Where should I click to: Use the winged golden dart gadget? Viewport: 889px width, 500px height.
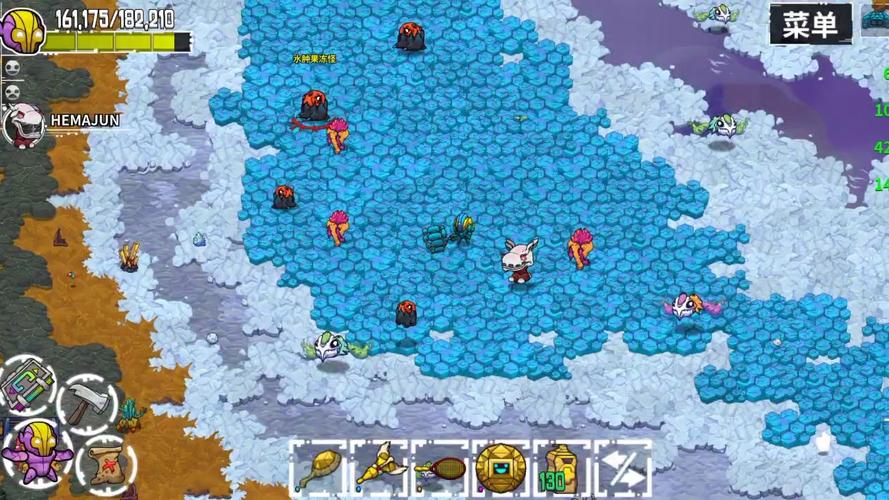(x=380, y=467)
